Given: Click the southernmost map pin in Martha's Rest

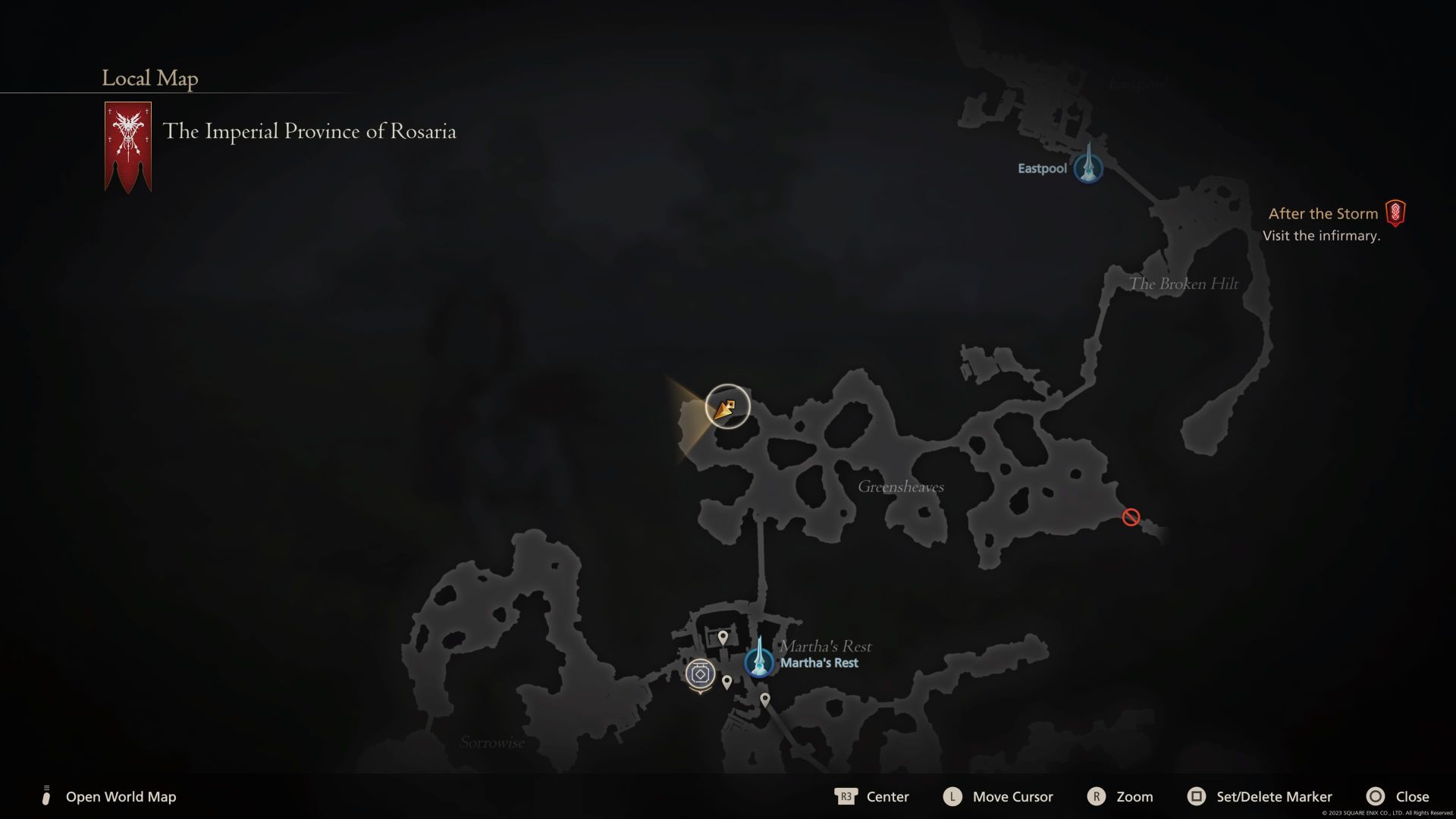Looking at the screenshot, I should click(765, 700).
